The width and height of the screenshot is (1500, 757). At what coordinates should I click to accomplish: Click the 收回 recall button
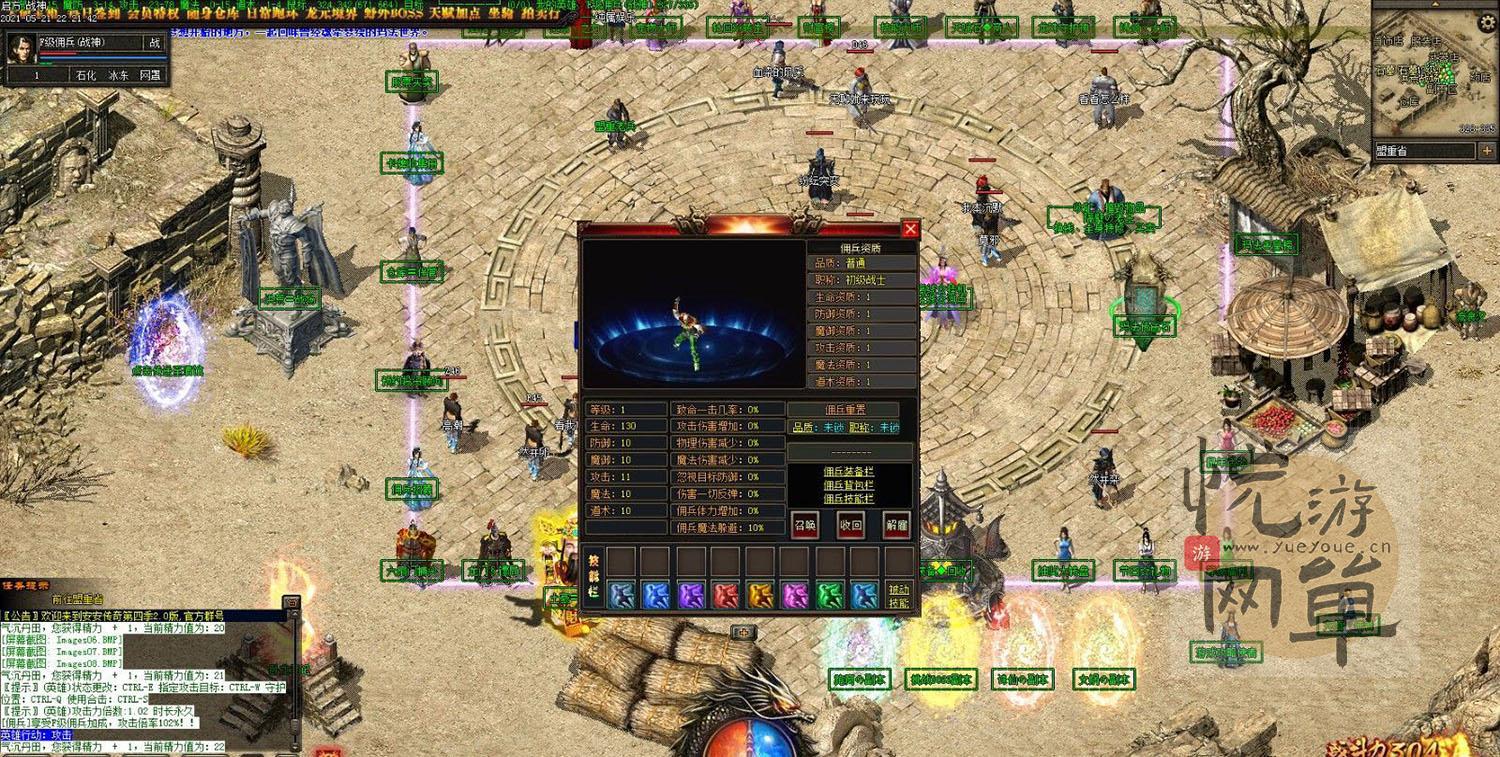point(851,524)
